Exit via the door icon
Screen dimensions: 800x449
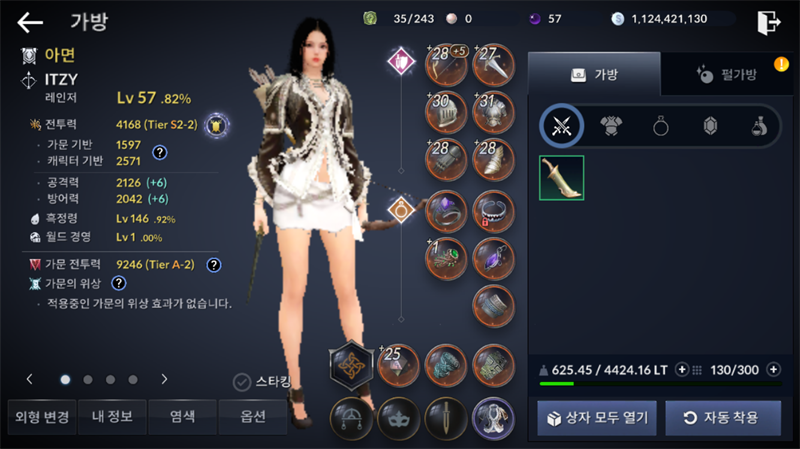[x=768, y=22]
